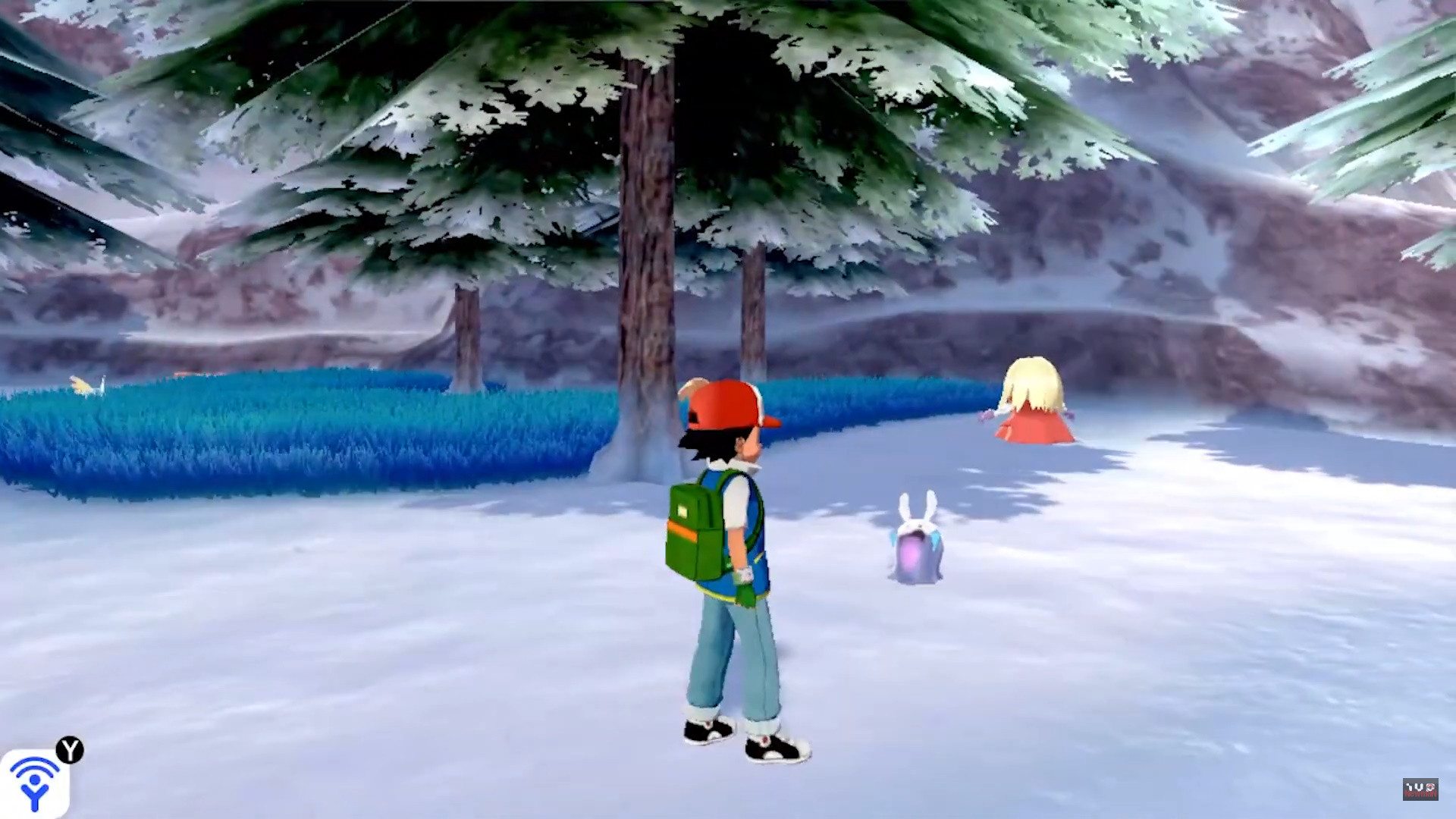Viewport: 1456px width, 819px height.
Task: Click the black circular Y indicator
Action: pyautogui.click(x=71, y=751)
